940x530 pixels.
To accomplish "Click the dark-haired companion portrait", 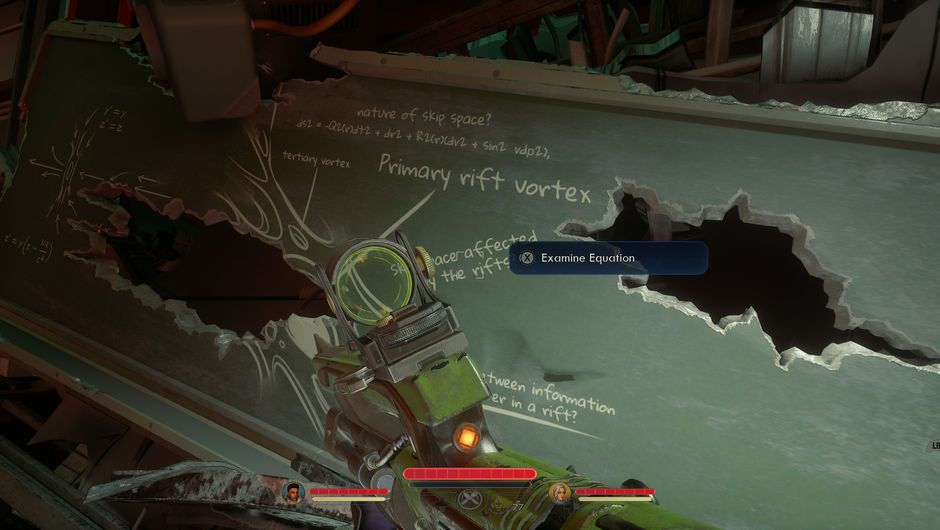I will [293, 492].
